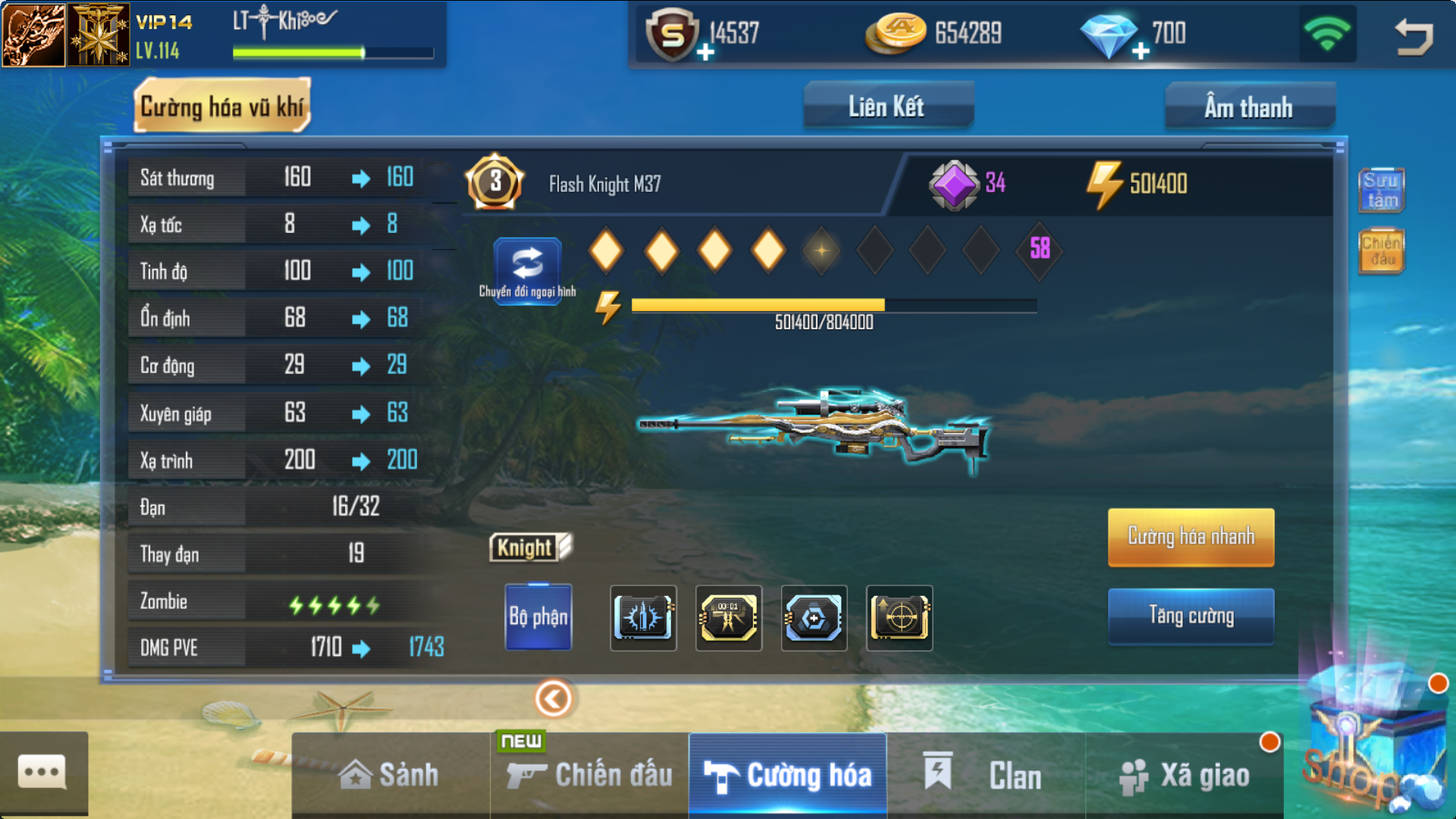This screenshot has height=819, width=1456.
Task: Go to the Sảnh lobby tab
Action: (390, 775)
